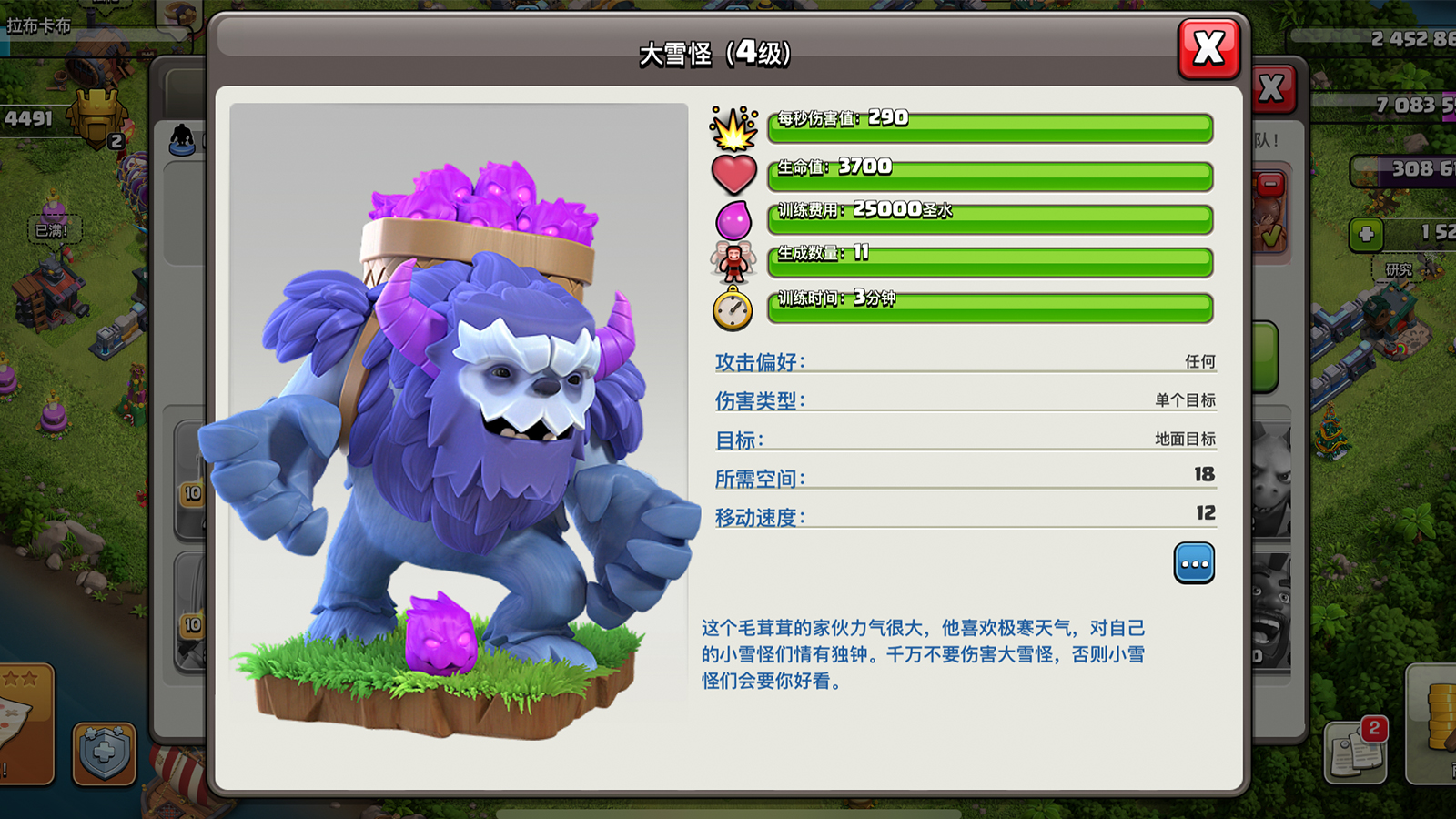
Task: Close the Yeti info popup
Action: (1208, 48)
